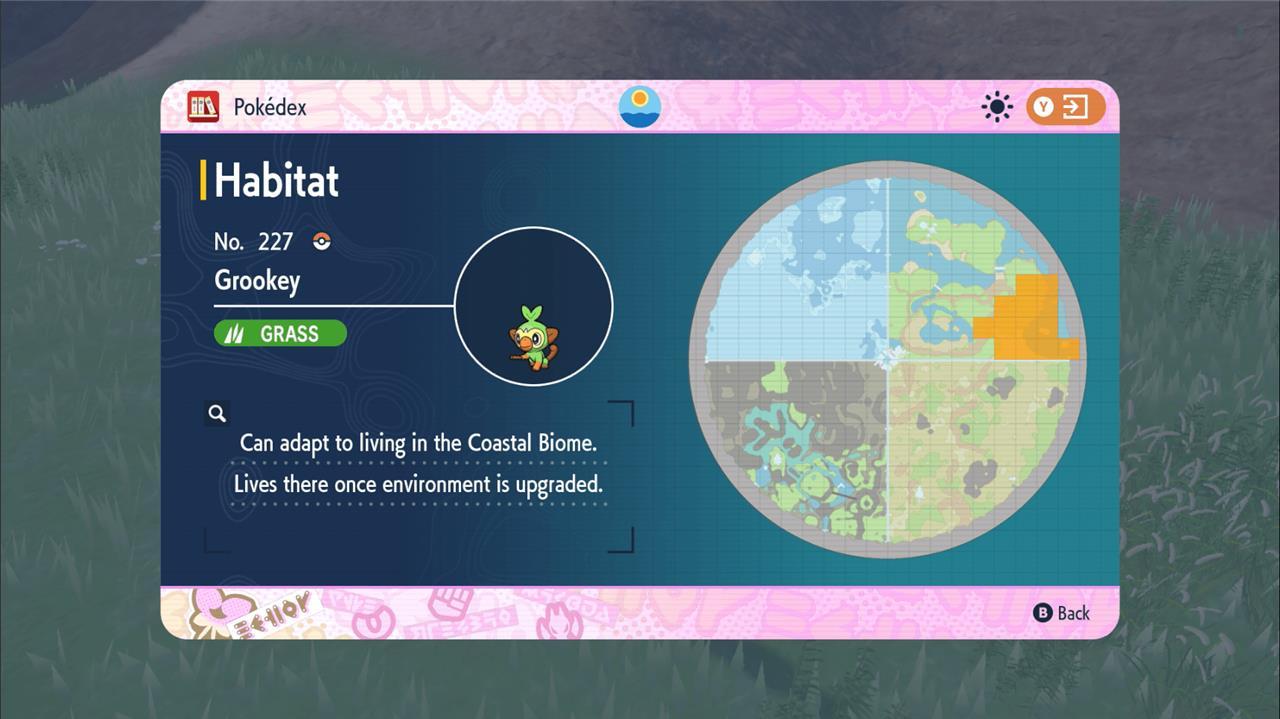Image resolution: width=1280 pixels, height=719 pixels.
Task: Select the exit arrow icon in the header
Action: pyautogui.click(x=1075, y=107)
